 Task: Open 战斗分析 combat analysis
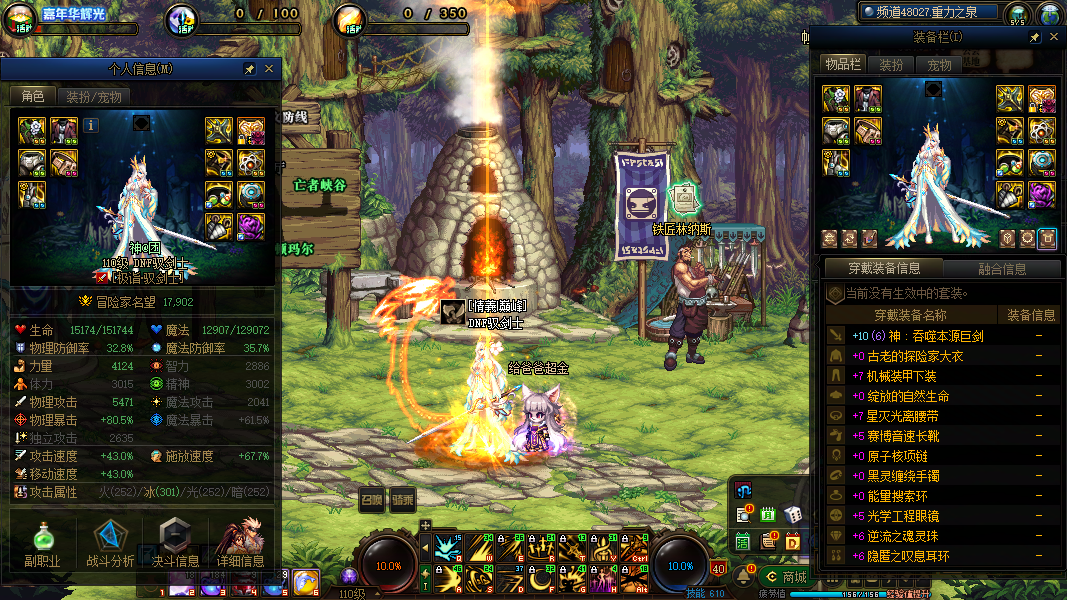(x=110, y=544)
